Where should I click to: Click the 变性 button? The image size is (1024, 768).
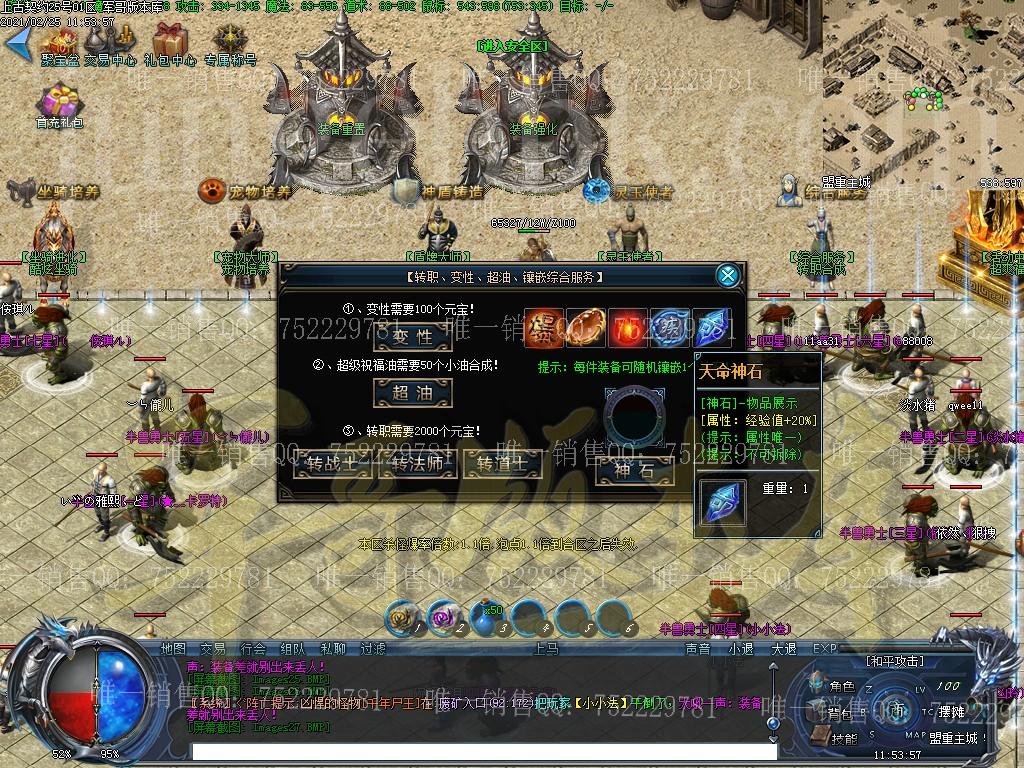tap(412, 337)
